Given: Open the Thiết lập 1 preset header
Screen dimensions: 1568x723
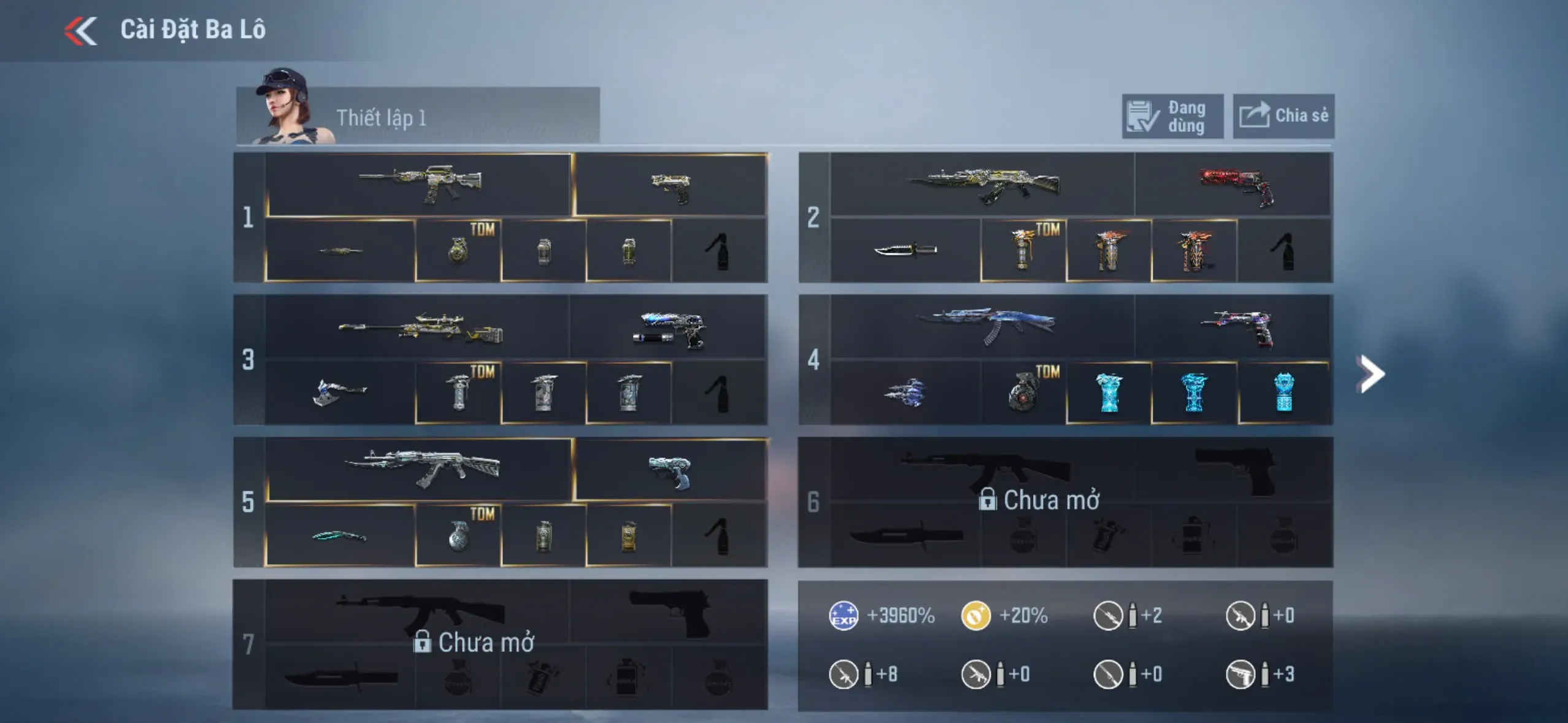Looking at the screenshot, I should coord(417,117).
